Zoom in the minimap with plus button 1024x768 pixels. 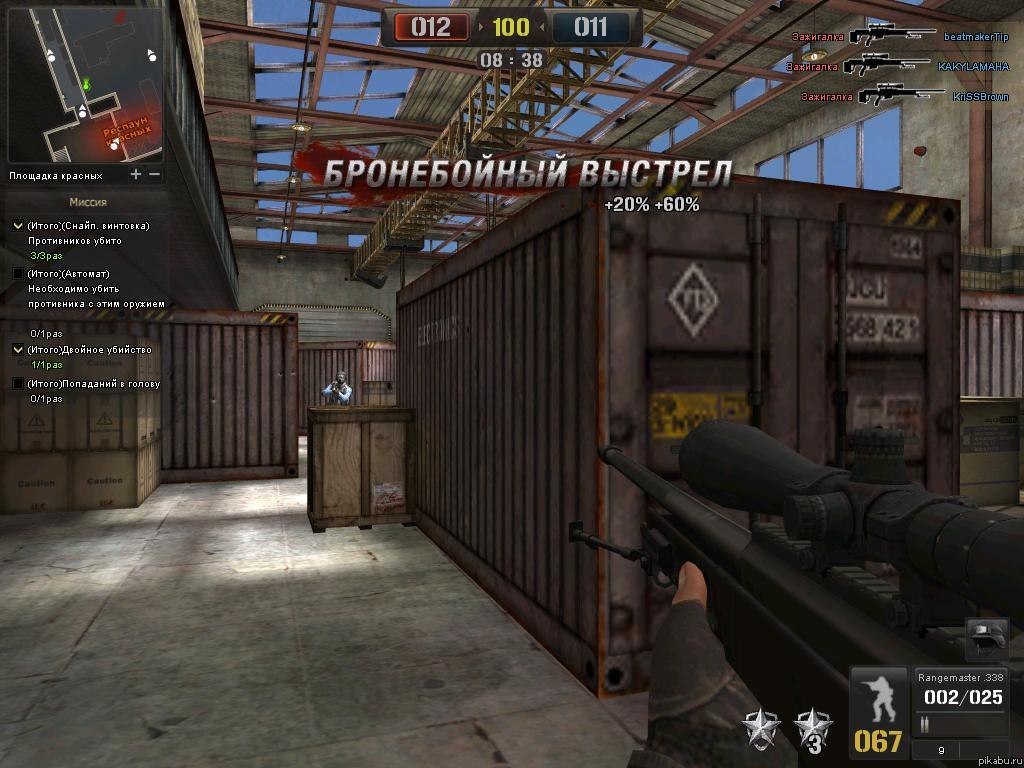click(136, 175)
